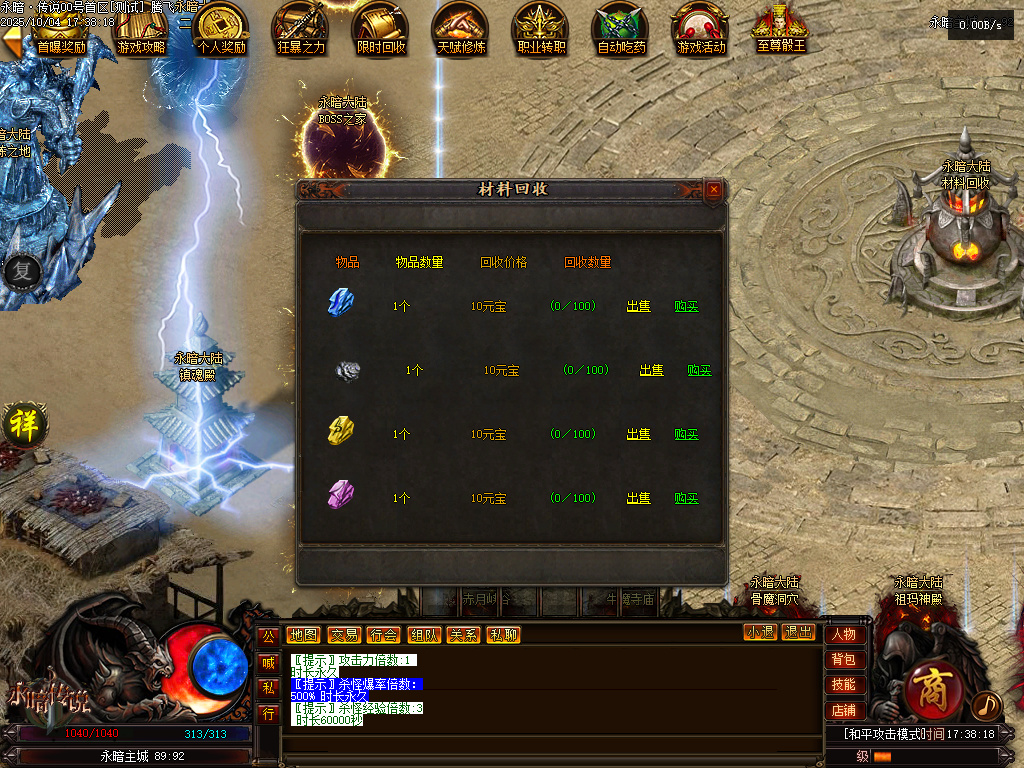Open 自动吃药 auto-potion settings
Screen dimensions: 1024x768
tap(621, 29)
